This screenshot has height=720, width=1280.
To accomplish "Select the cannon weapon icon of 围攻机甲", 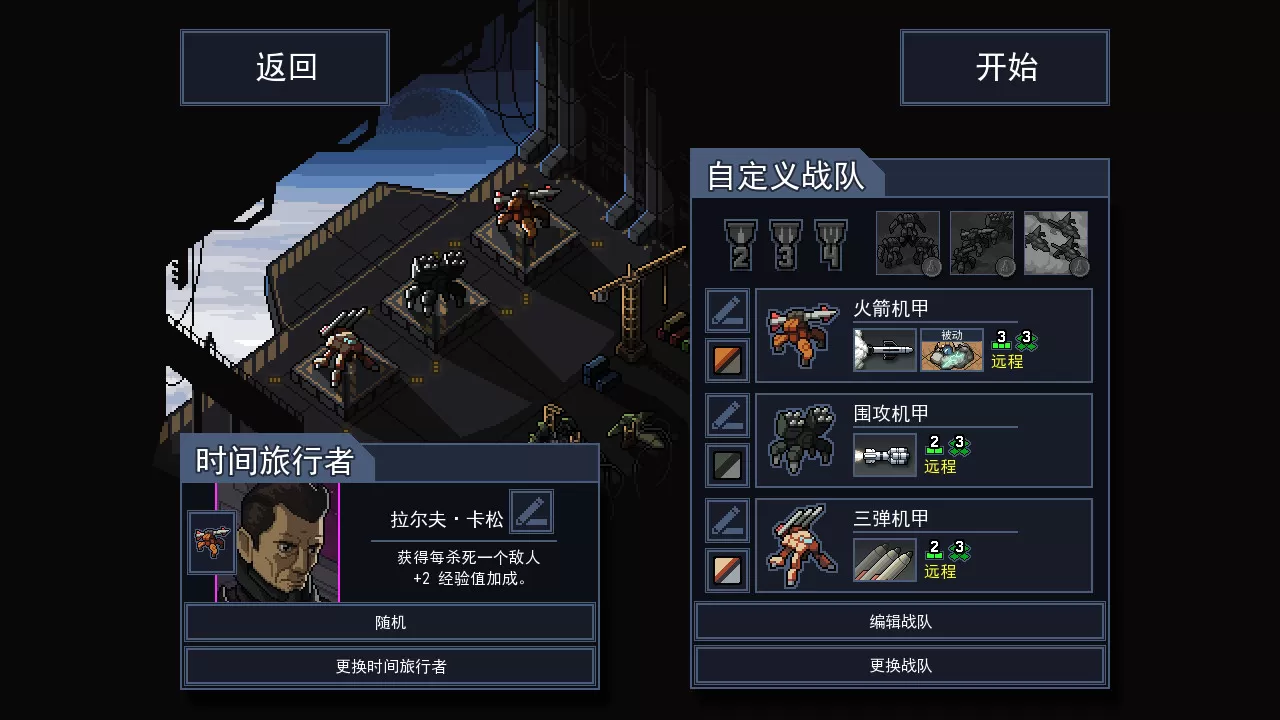I will click(884, 455).
